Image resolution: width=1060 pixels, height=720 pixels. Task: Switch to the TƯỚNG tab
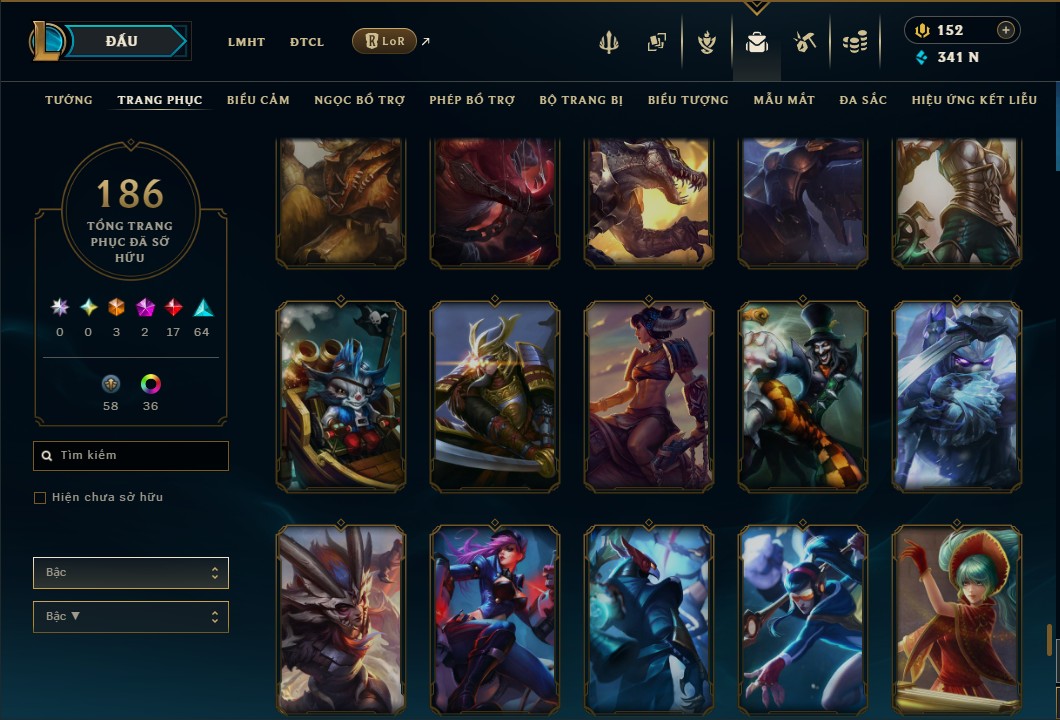(x=69, y=100)
